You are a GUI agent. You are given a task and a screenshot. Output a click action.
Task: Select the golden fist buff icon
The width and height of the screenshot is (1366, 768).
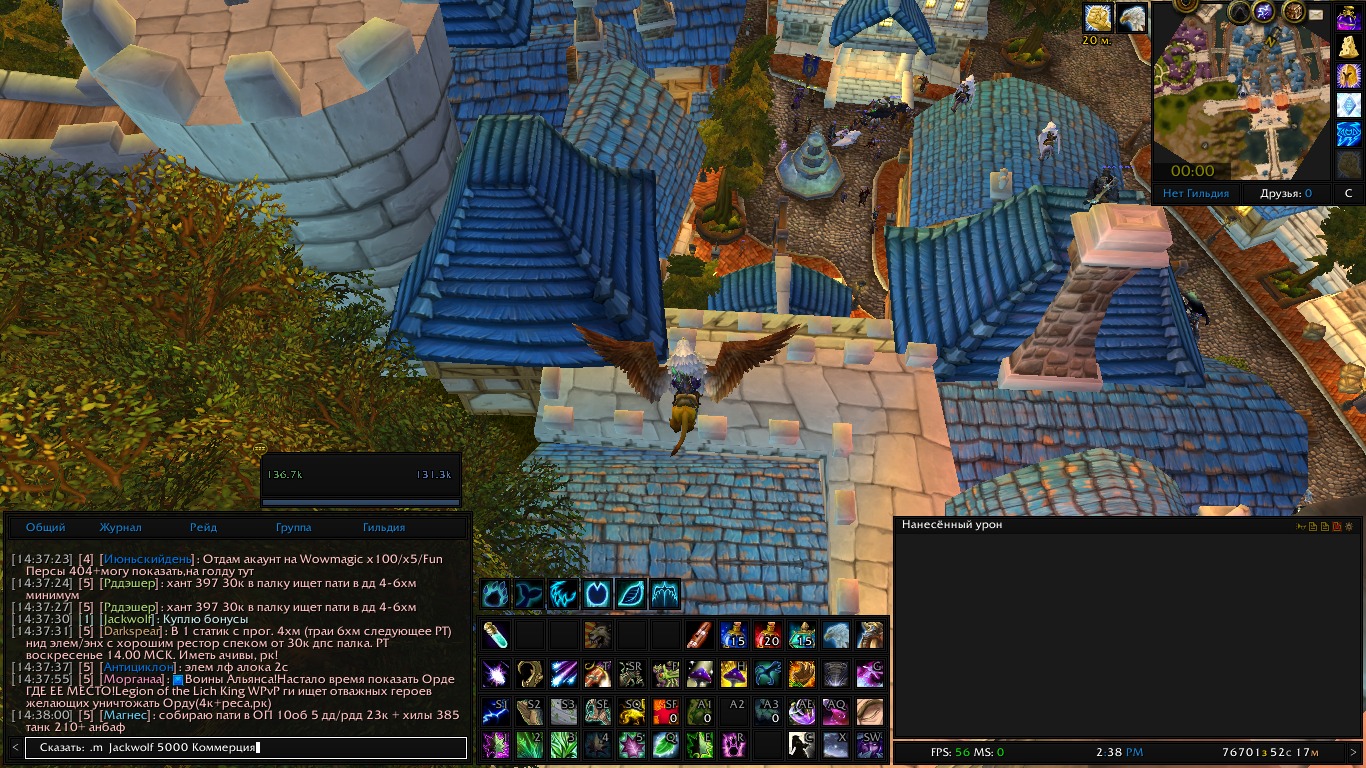(x=1098, y=17)
